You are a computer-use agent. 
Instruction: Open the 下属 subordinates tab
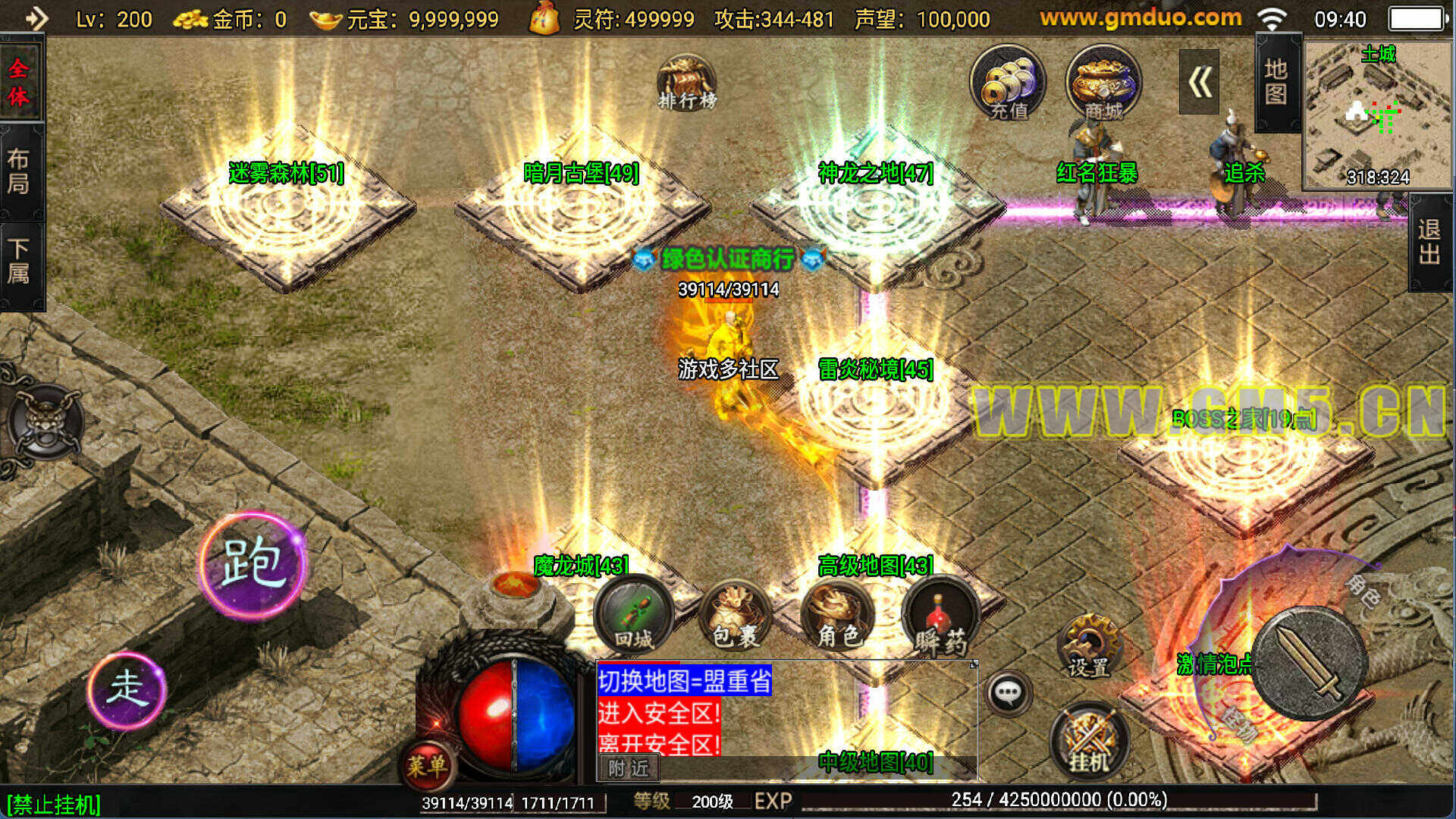(x=19, y=262)
